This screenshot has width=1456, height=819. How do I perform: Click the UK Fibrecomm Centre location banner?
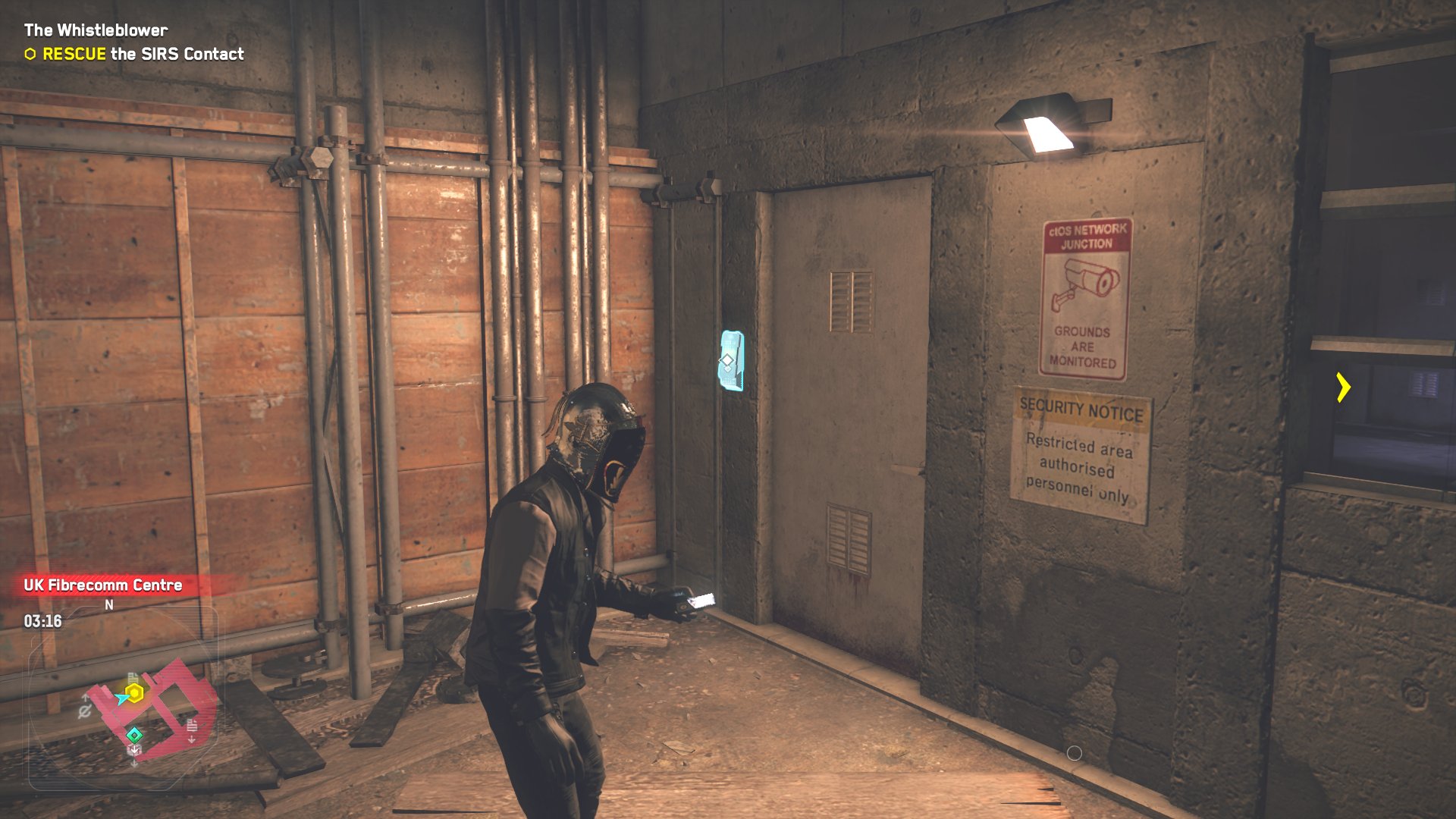pos(102,585)
